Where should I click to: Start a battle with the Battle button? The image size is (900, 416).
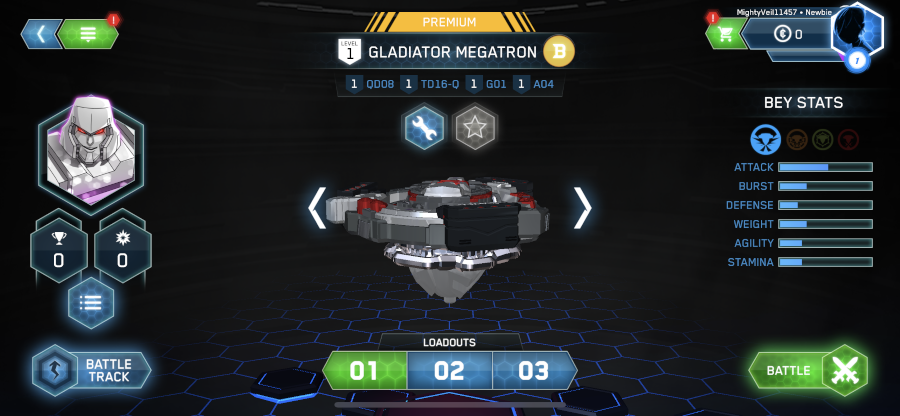click(x=808, y=371)
